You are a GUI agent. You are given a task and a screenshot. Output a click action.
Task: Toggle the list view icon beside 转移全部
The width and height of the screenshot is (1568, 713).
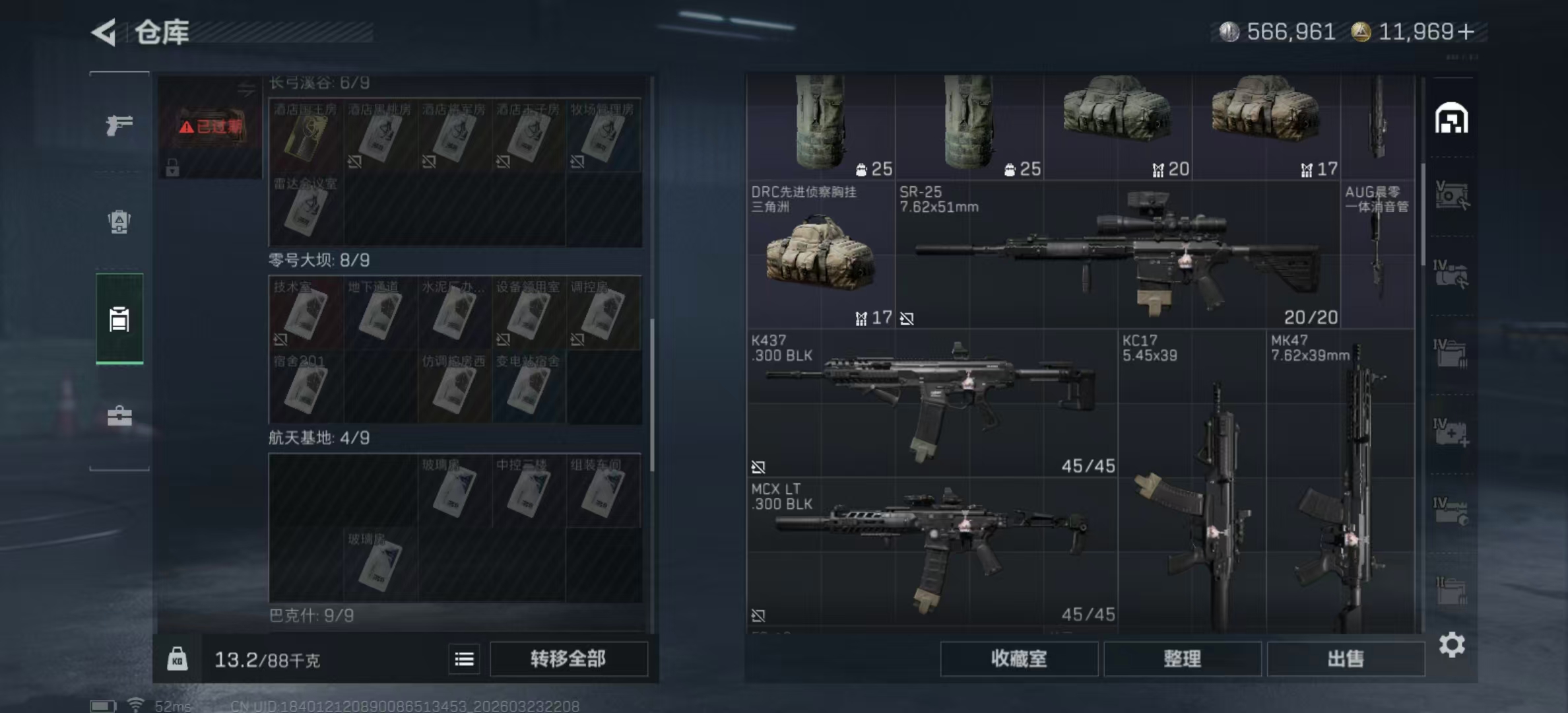click(x=464, y=659)
